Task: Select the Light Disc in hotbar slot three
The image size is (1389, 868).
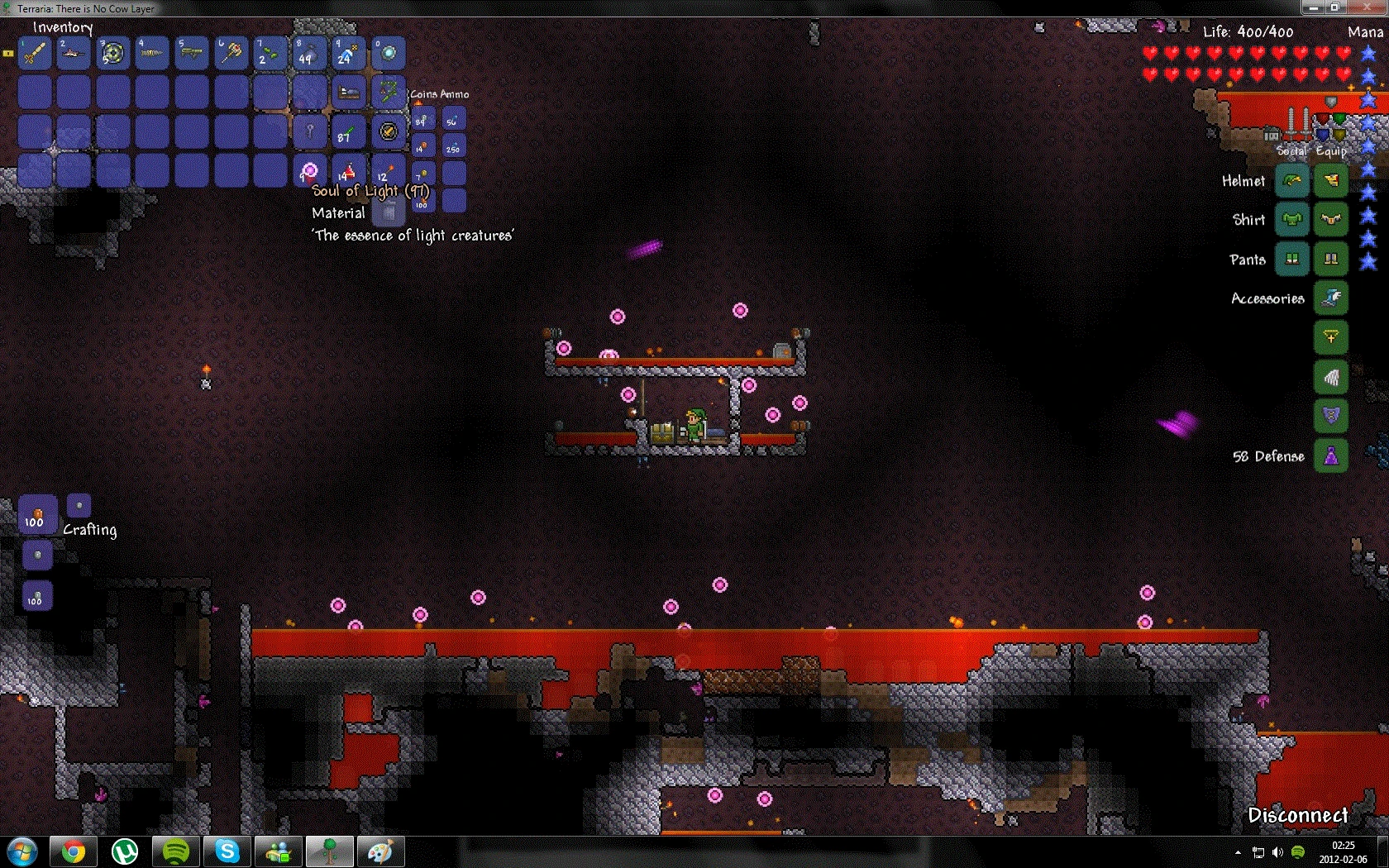Action: point(112,53)
